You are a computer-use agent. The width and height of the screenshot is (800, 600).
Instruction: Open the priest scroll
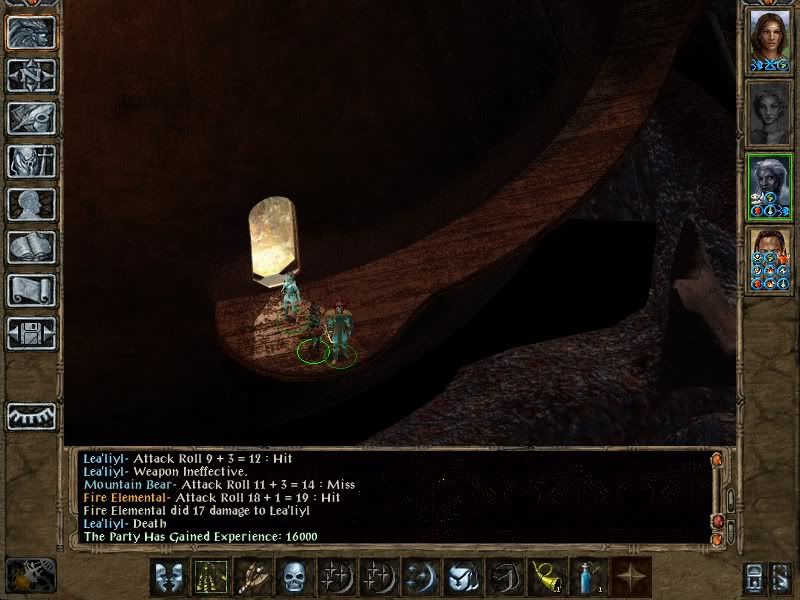coord(31,290)
